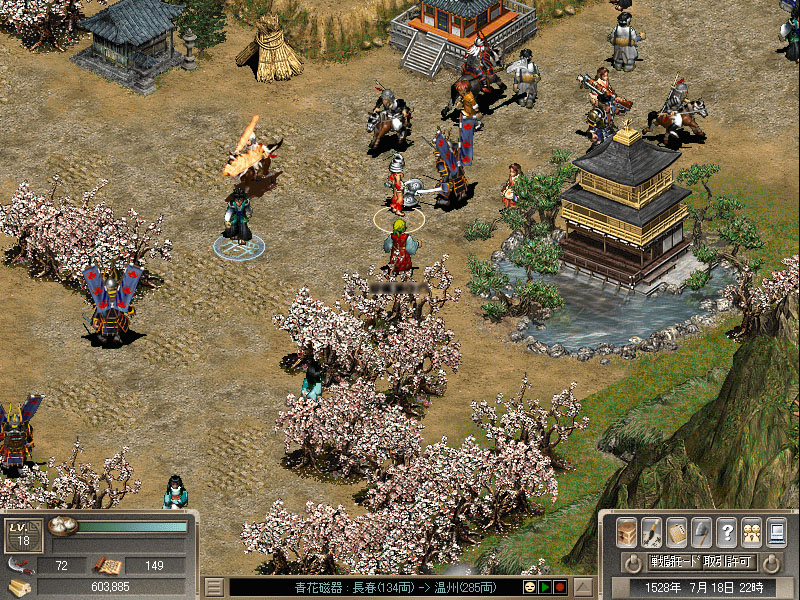Click the green play arrow button

click(x=545, y=587)
